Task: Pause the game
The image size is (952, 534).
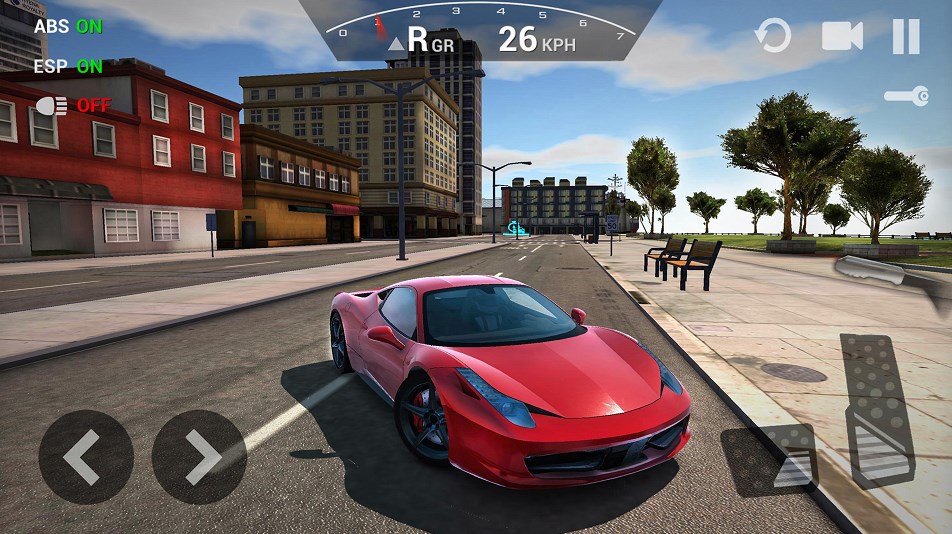Action: pos(906,37)
